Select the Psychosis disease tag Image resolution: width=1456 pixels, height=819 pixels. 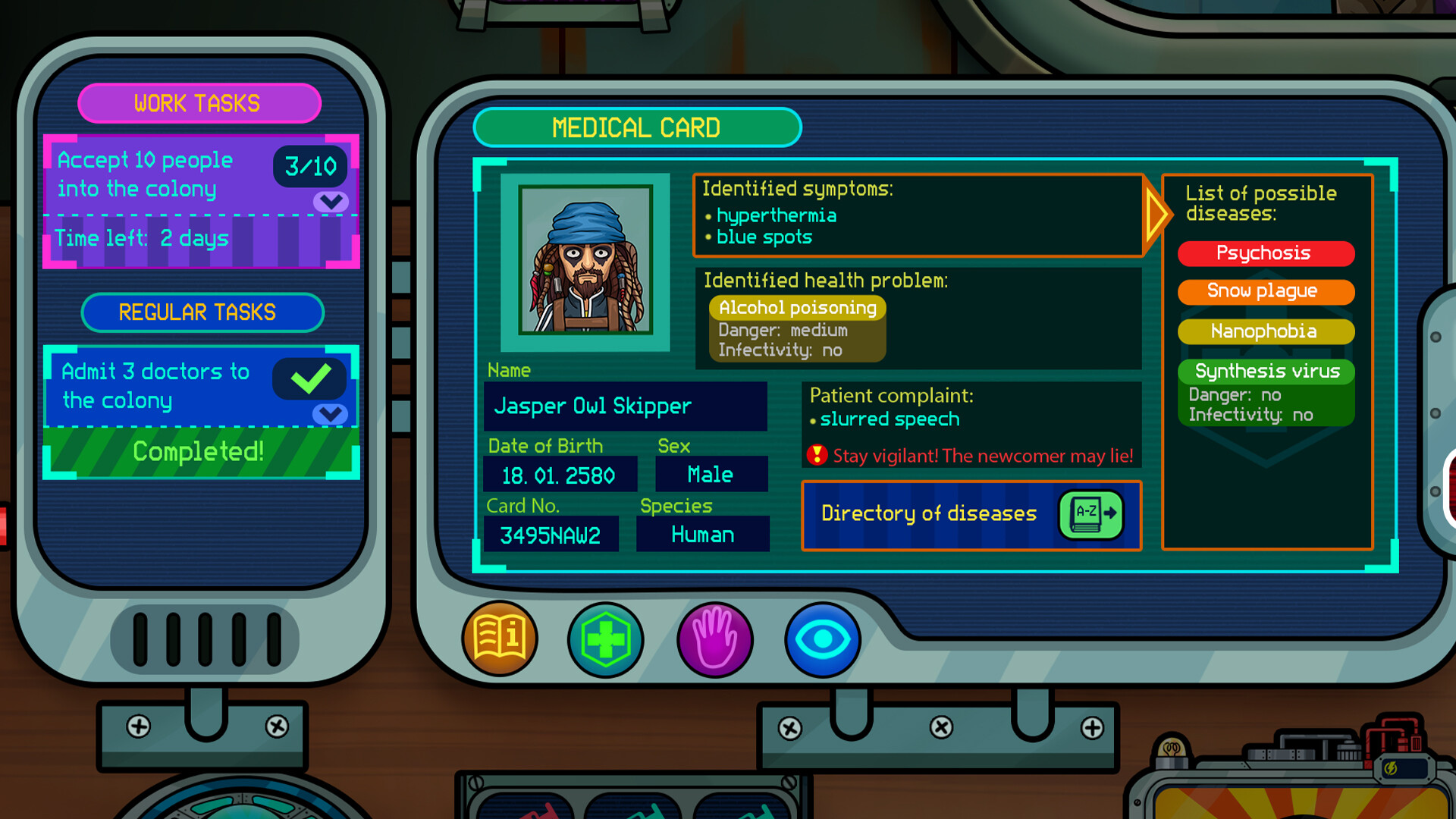pyautogui.click(x=1265, y=253)
